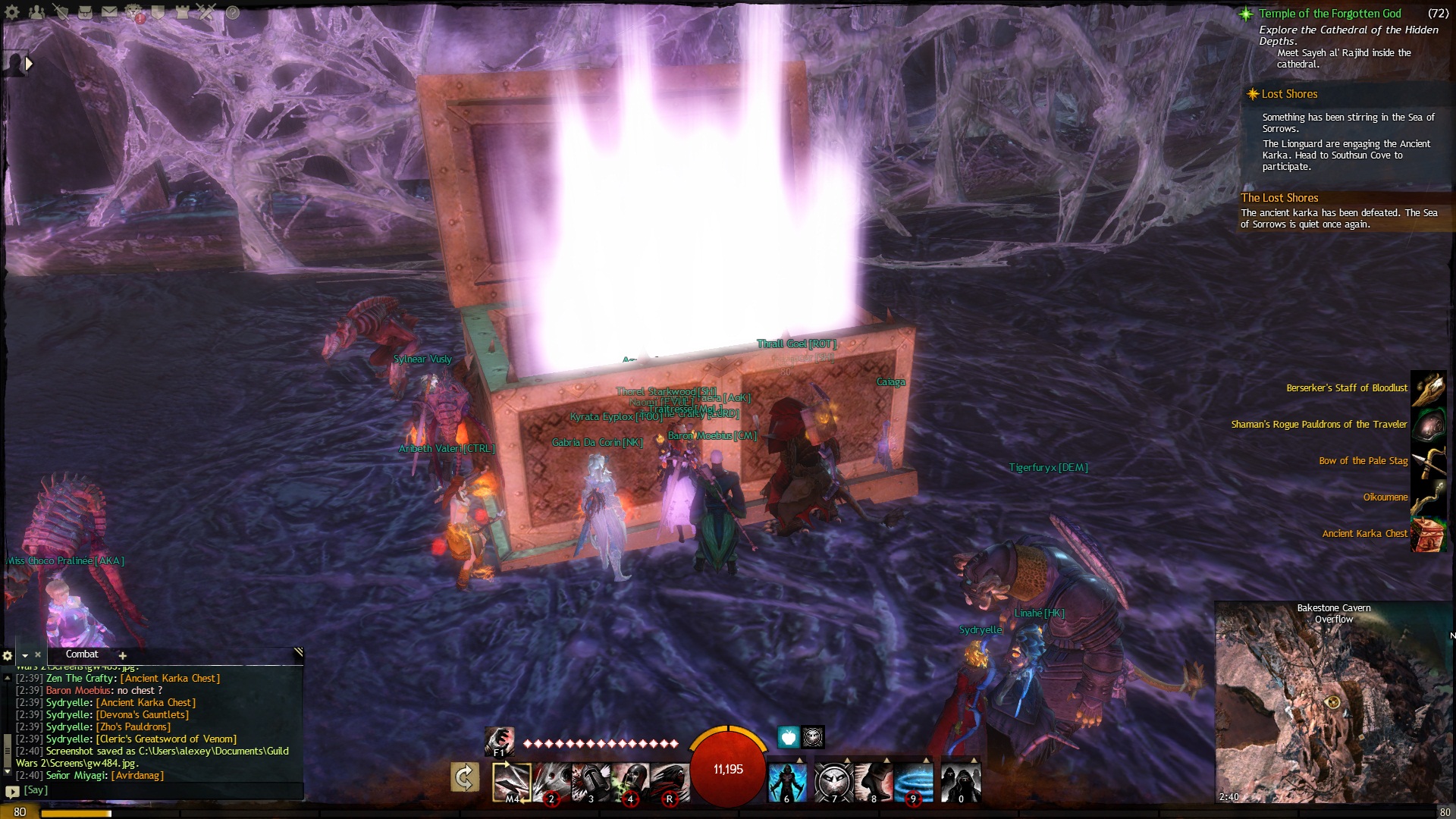Image resolution: width=1456 pixels, height=819 pixels.
Task: Open the game menu gear icon
Action: [x=12, y=12]
